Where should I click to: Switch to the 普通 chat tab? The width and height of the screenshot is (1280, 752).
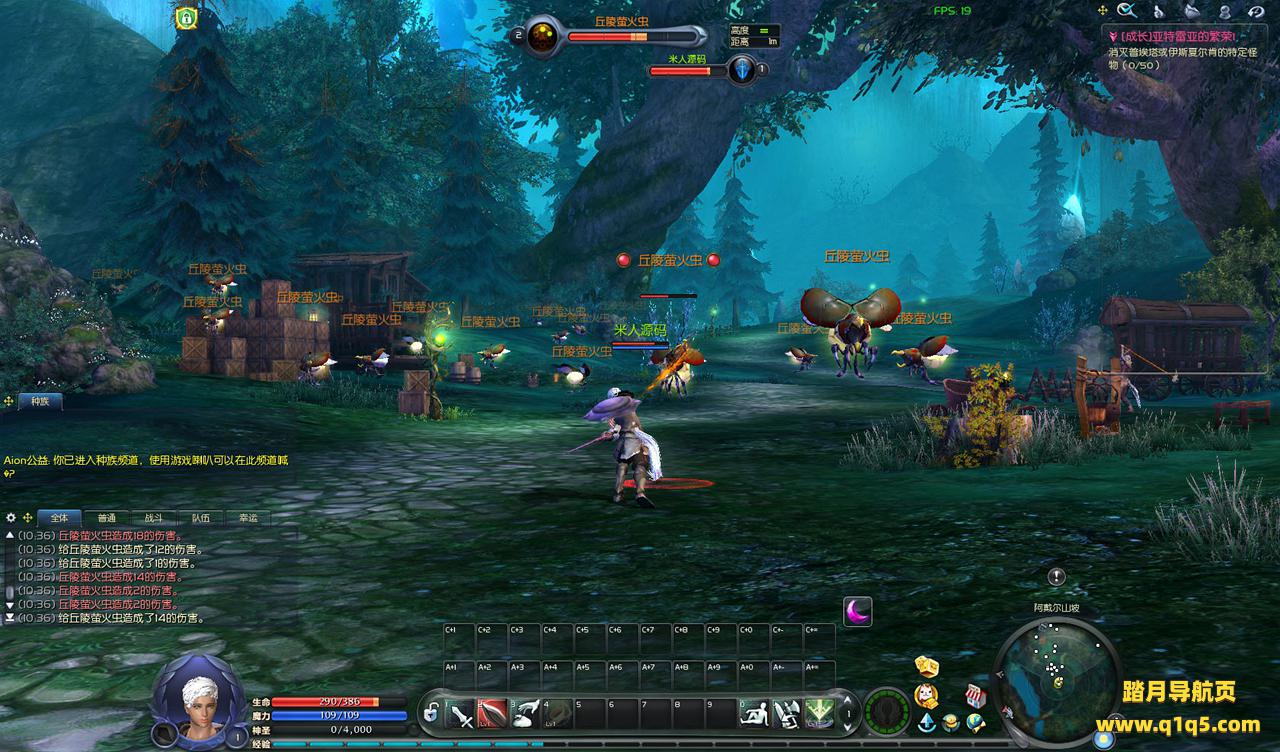tap(106, 518)
